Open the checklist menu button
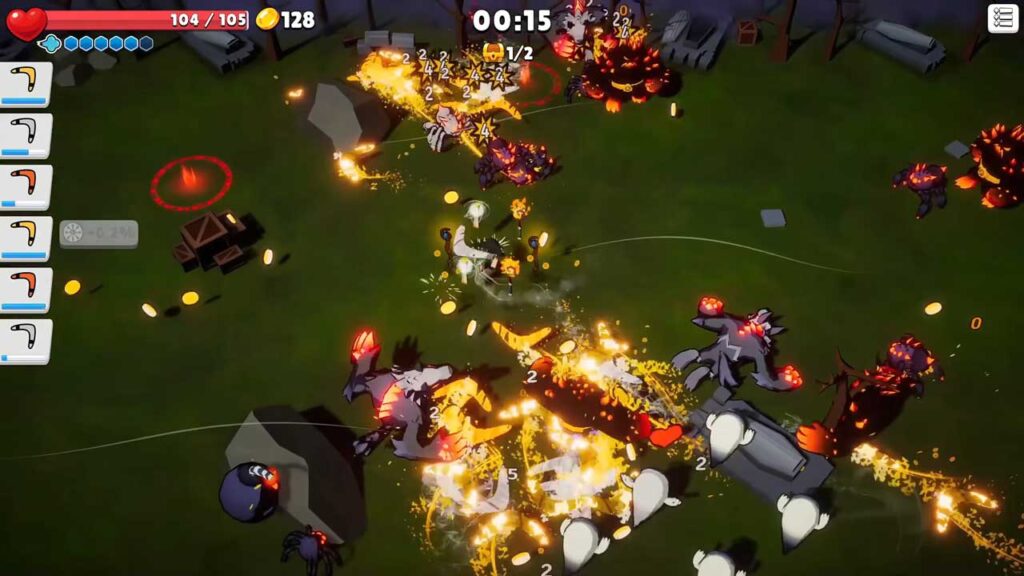The width and height of the screenshot is (1024, 576). (1002, 18)
